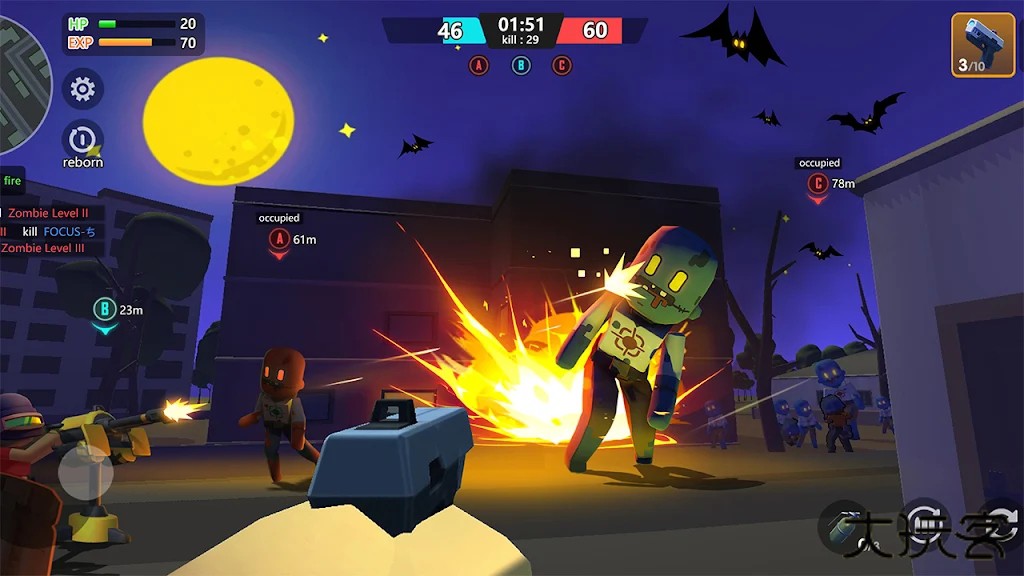Select the capture point A marker at 61m

tap(279, 240)
